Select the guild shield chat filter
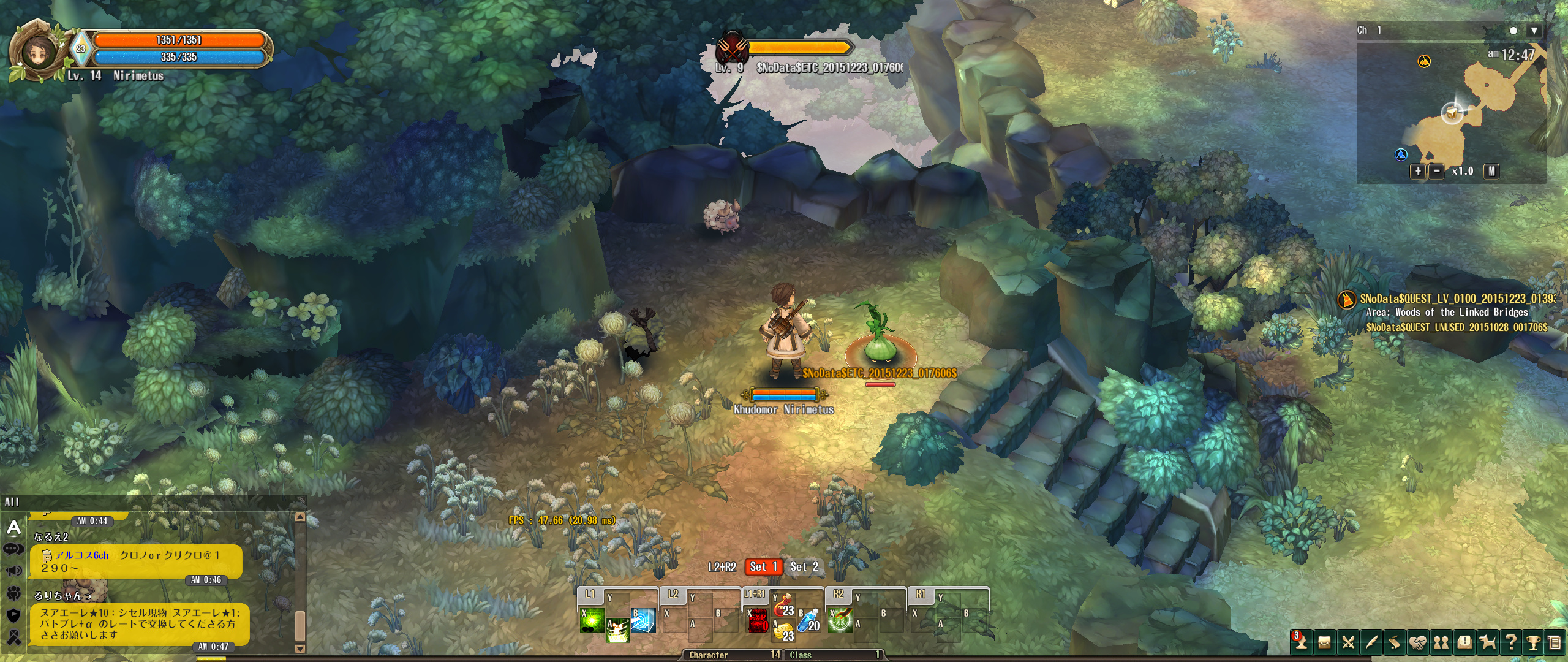The image size is (1568, 662). tap(13, 615)
